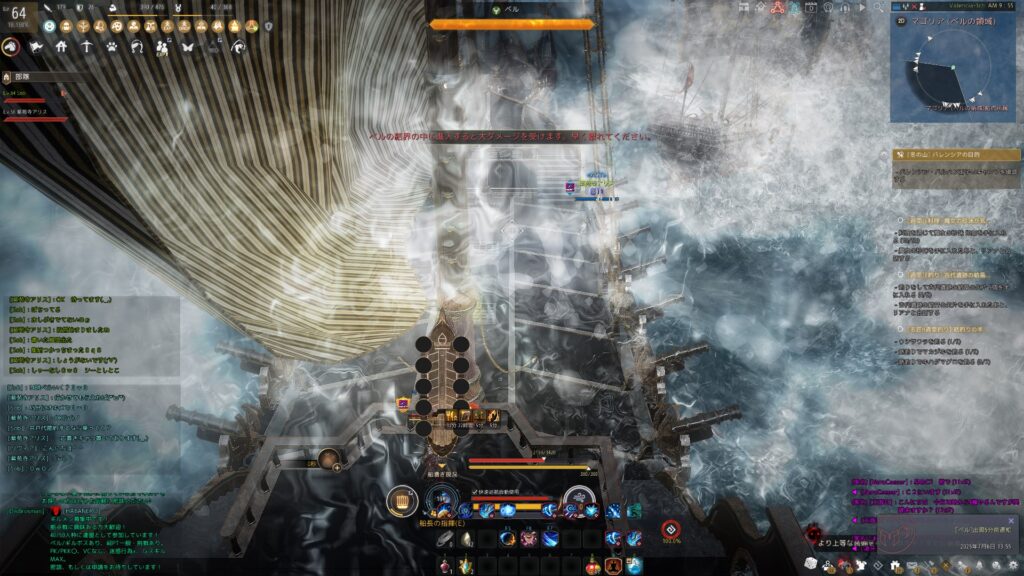Click the house icon in top-left row
1024x576 pixels.
61,46
